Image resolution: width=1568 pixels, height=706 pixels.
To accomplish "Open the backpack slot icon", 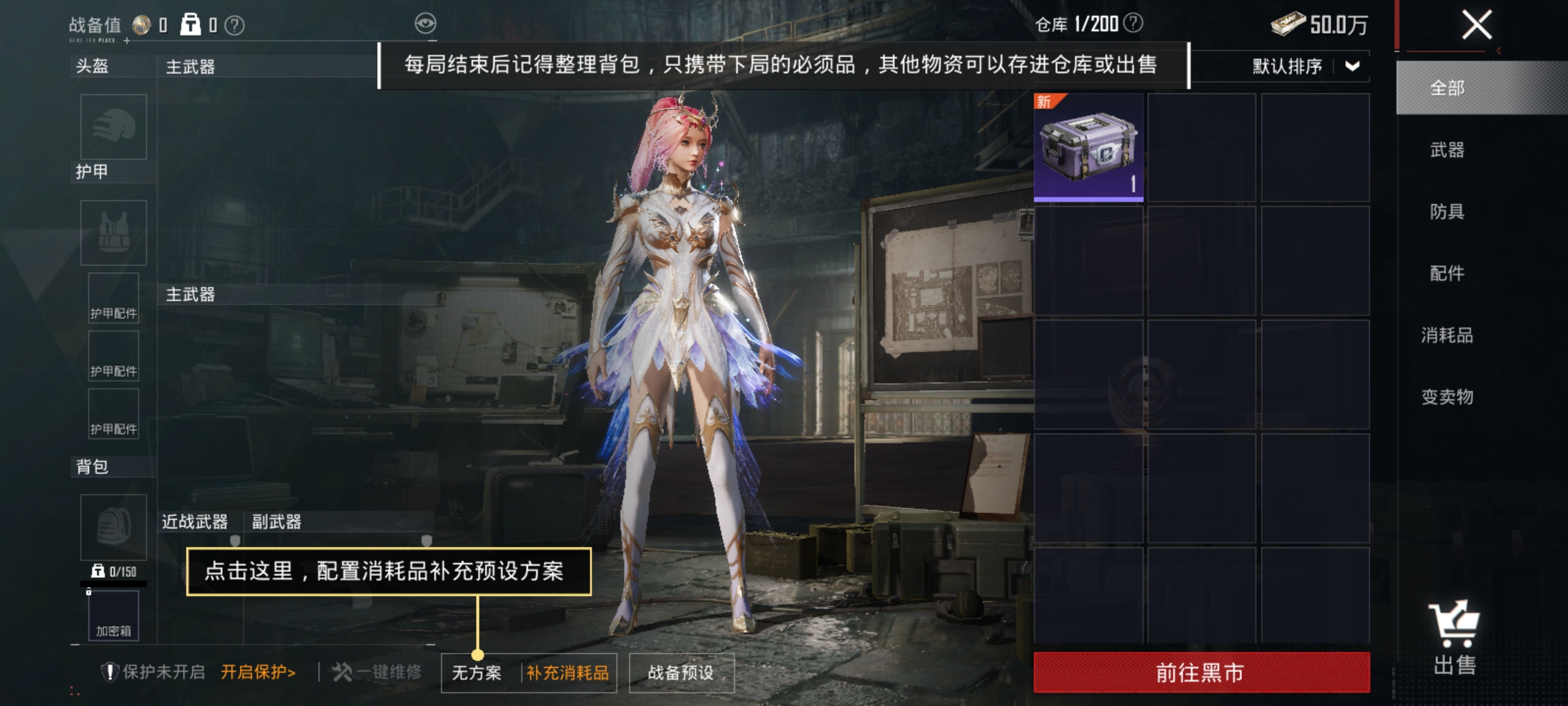I will pyautogui.click(x=112, y=528).
